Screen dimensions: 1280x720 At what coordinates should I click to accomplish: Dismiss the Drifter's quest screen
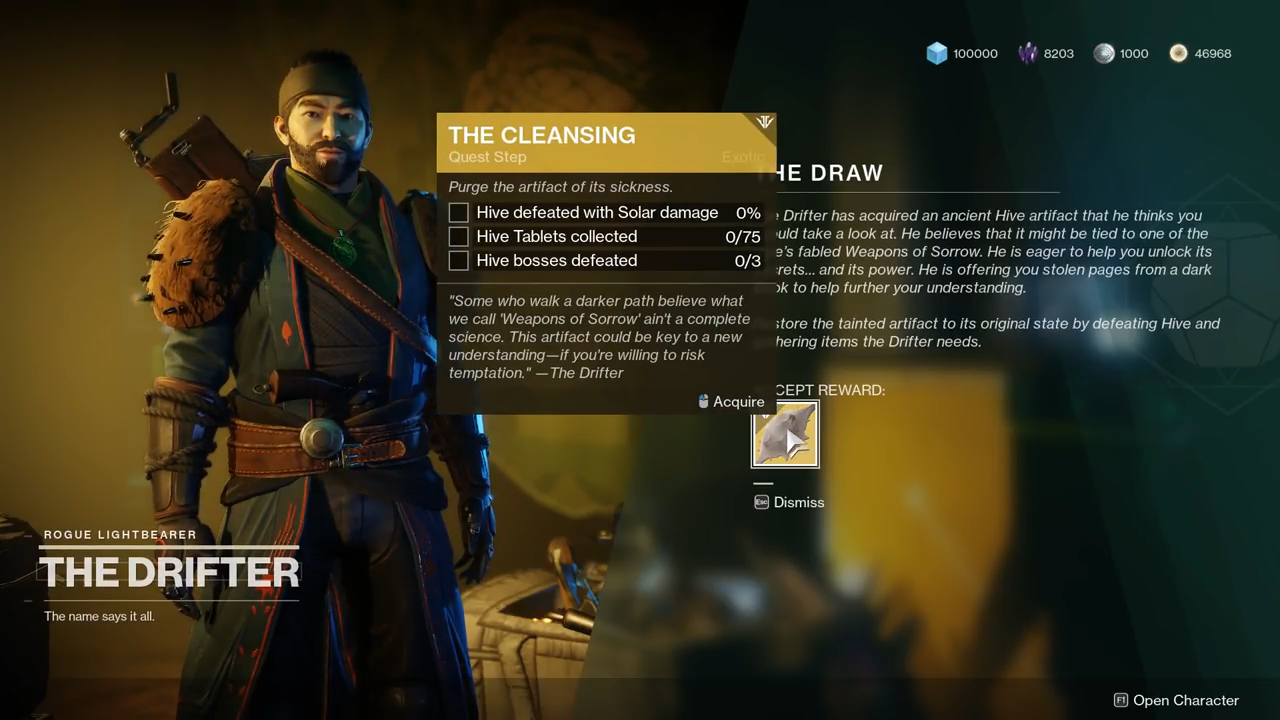coord(790,502)
